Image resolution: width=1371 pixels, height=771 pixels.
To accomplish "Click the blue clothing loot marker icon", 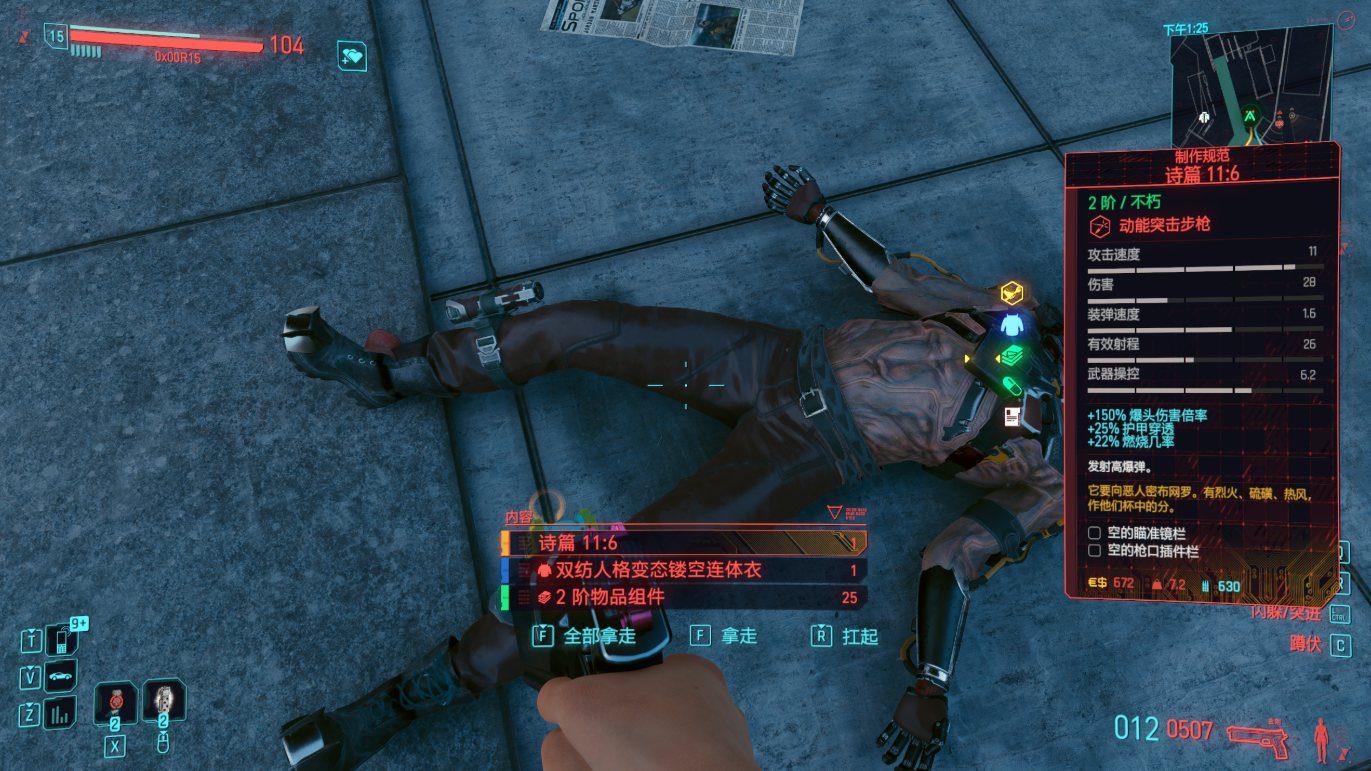I will (1011, 325).
